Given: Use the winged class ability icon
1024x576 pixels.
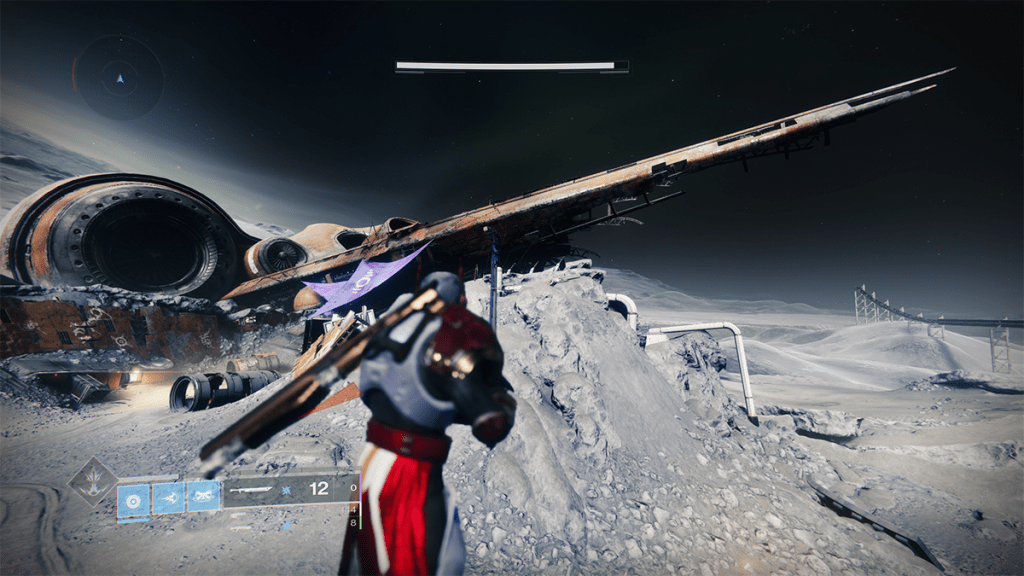Looking at the screenshot, I should [x=203, y=497].
